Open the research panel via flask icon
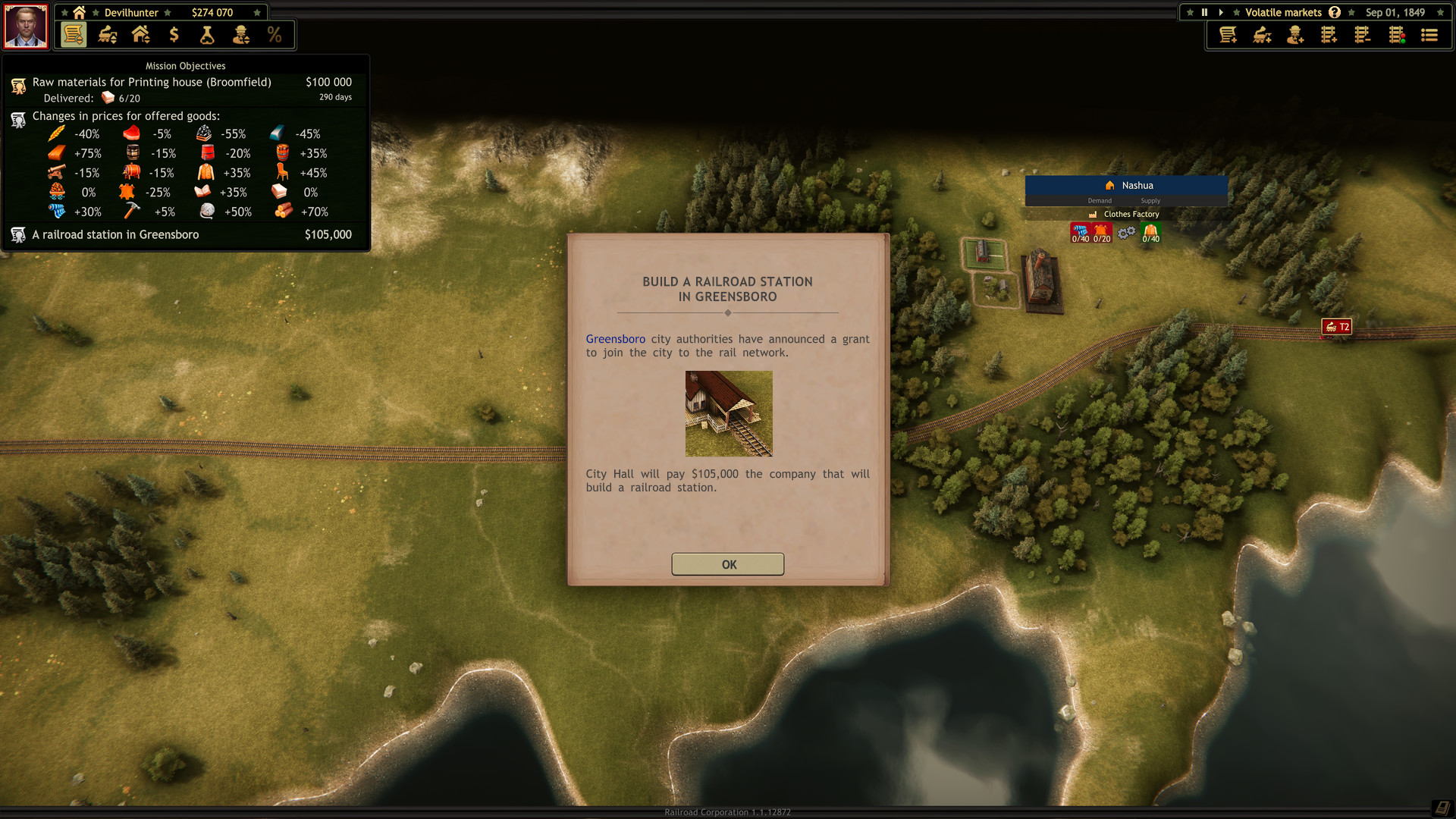This screenshot has width=1456, height=819. (x=206, y=35)
